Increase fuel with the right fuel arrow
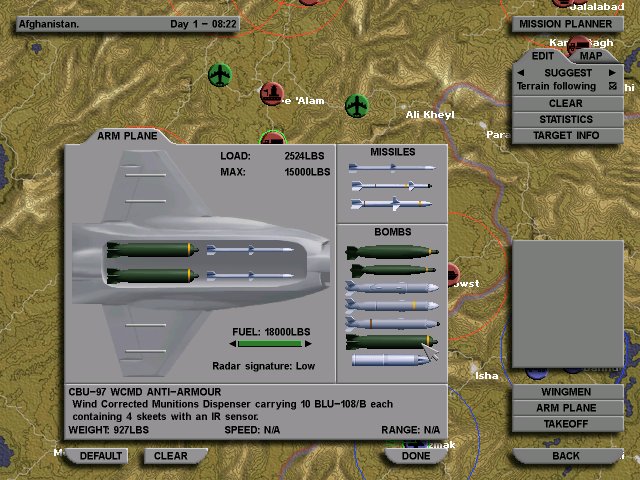This screenshot has width=640, height=480. pos(307,344)
